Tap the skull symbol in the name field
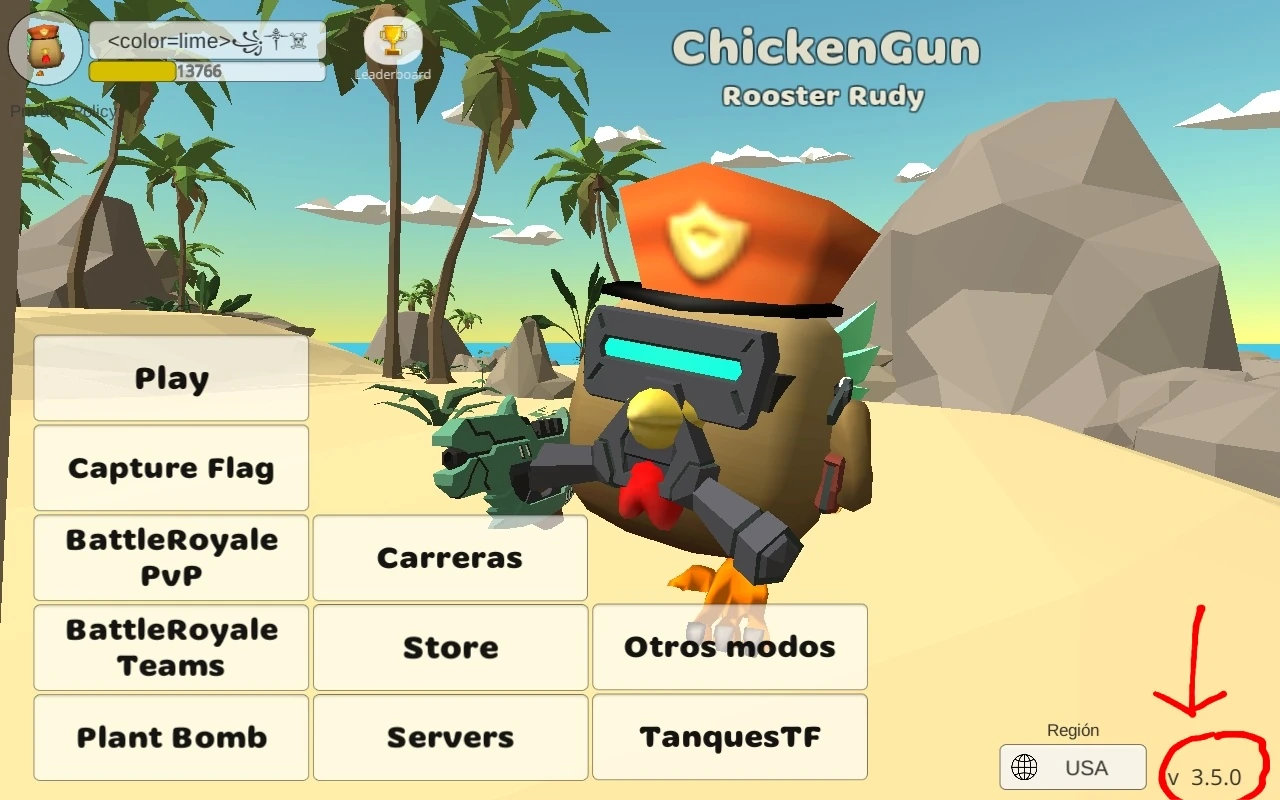1280x800 pixels. (300, 42)
